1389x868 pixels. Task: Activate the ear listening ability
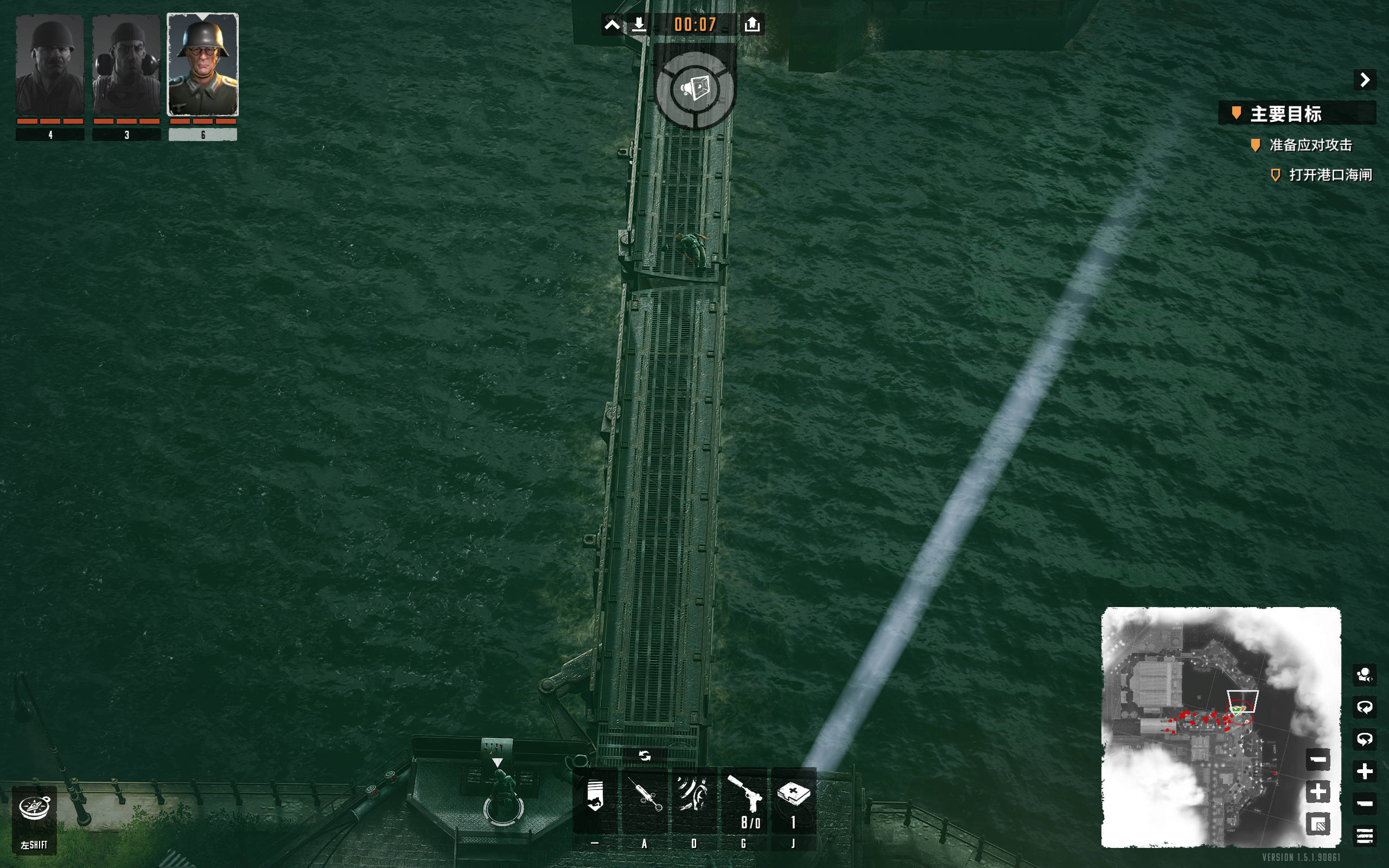pyautogui.click(x=694, y=800)
